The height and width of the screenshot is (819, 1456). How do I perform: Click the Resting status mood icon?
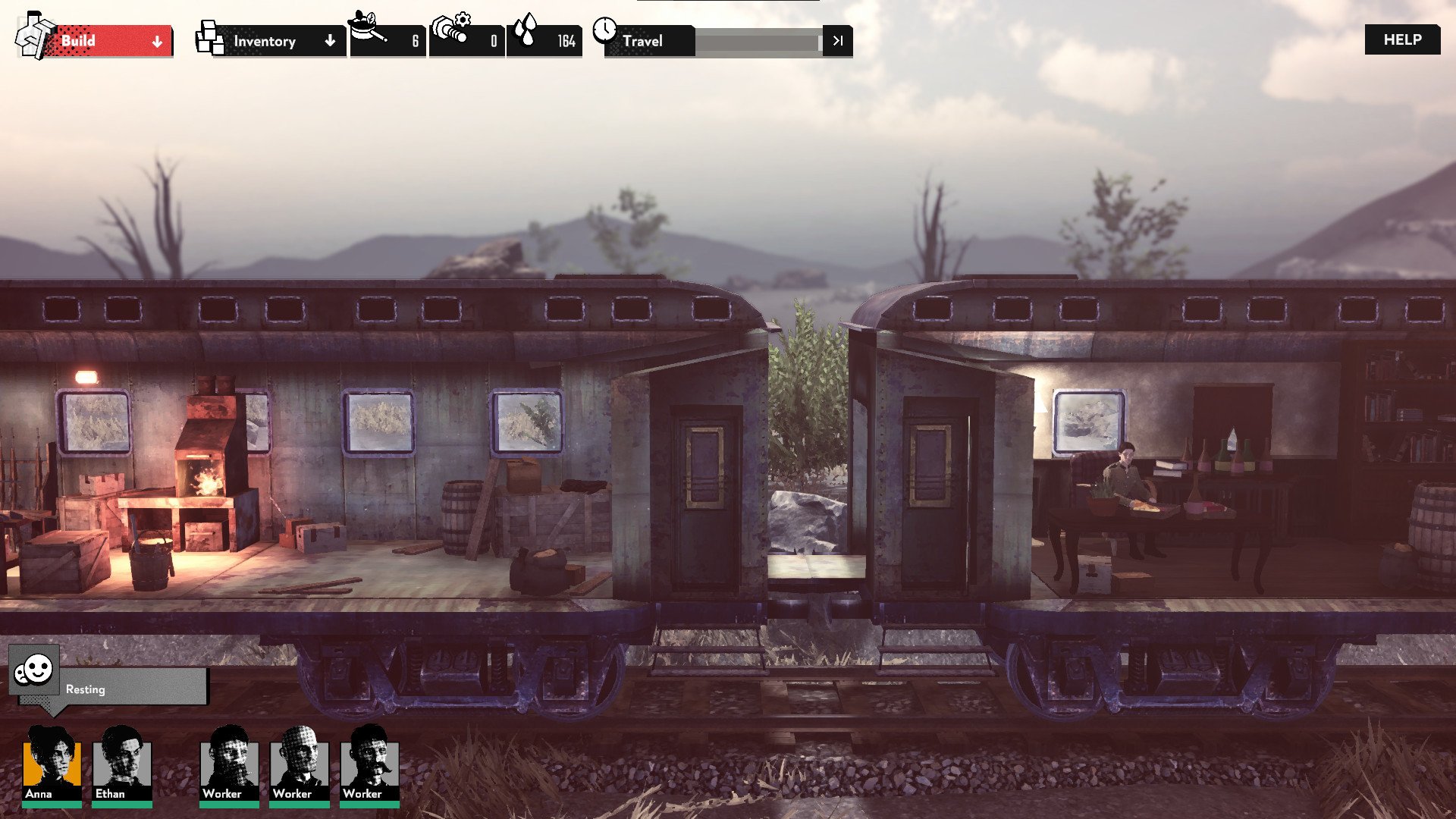(x=34, y=670)
